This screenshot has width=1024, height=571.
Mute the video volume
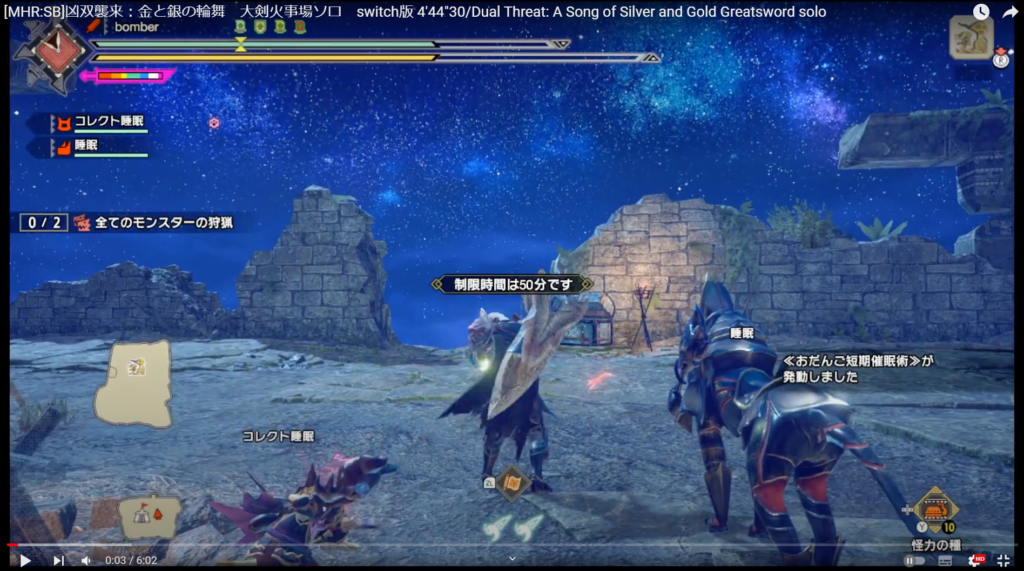coord(86,560)
